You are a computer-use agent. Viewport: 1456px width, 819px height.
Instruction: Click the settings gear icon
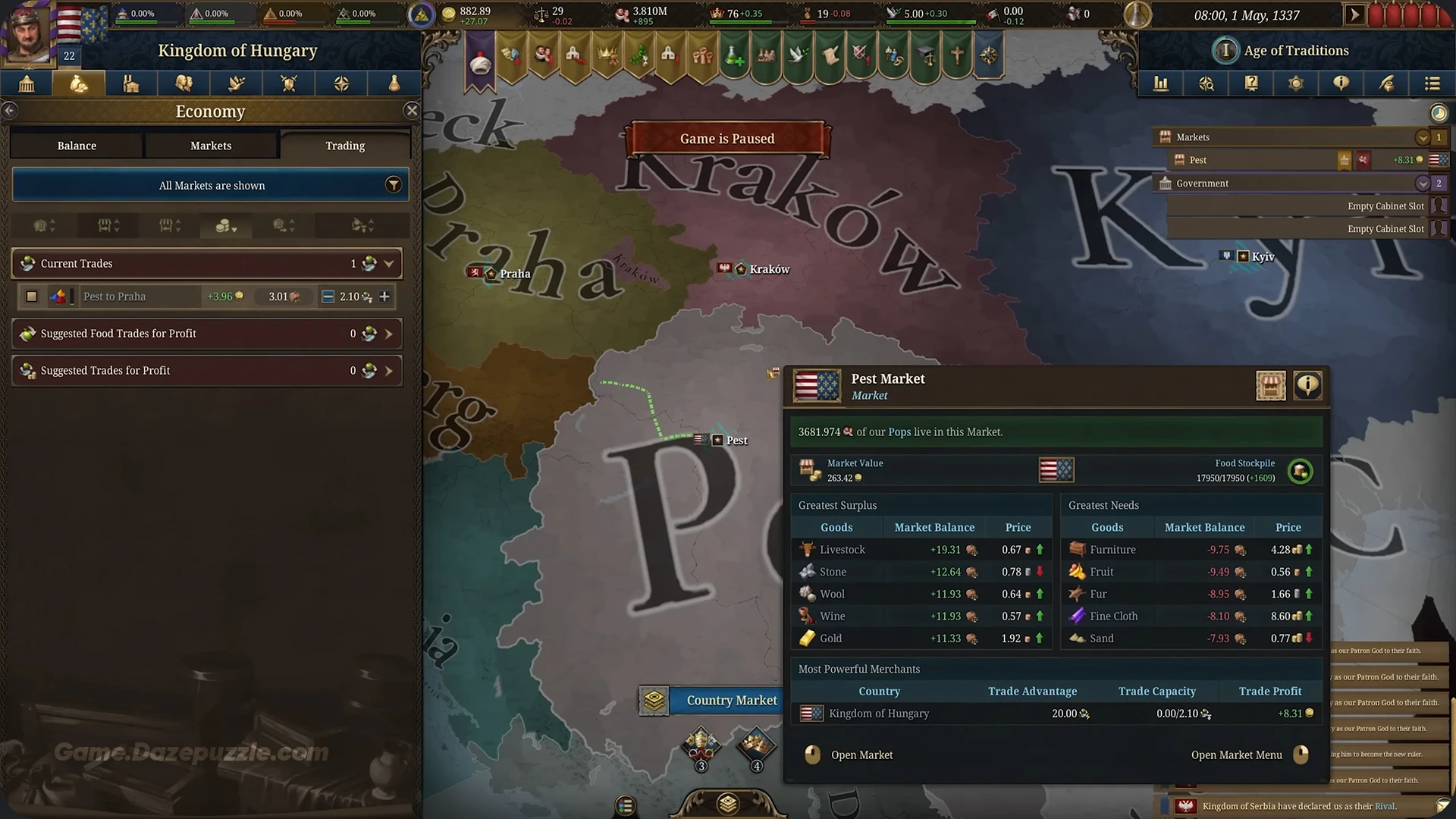[x=1295, y=83]
